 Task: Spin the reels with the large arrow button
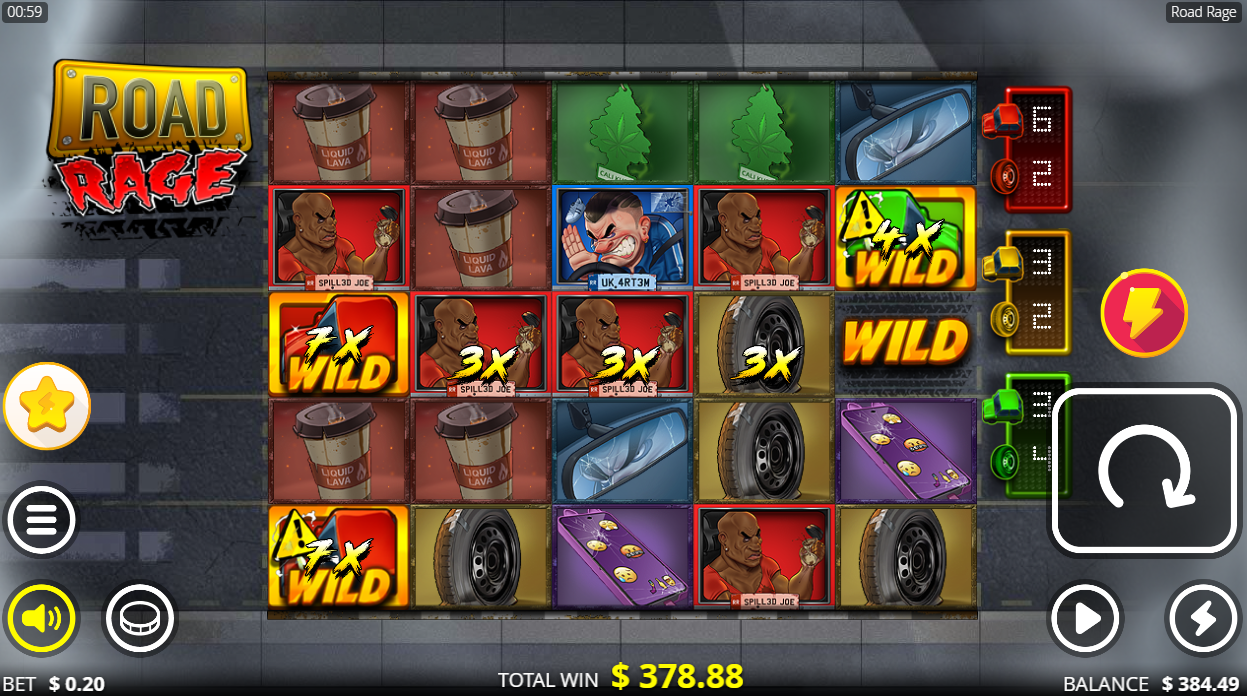click(1144, 471)
